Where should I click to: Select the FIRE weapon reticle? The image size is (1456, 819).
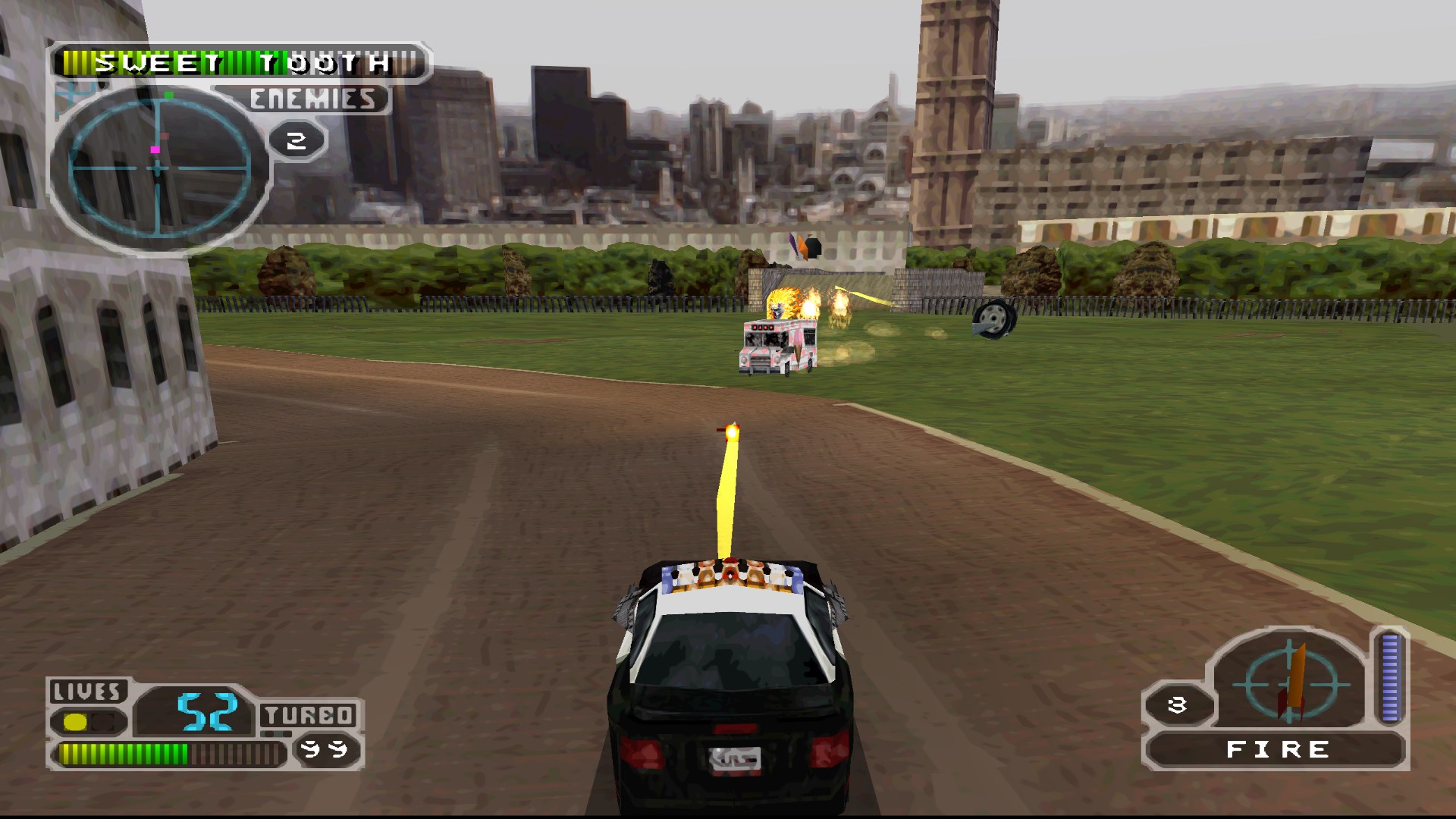(x=1289, y=686)
